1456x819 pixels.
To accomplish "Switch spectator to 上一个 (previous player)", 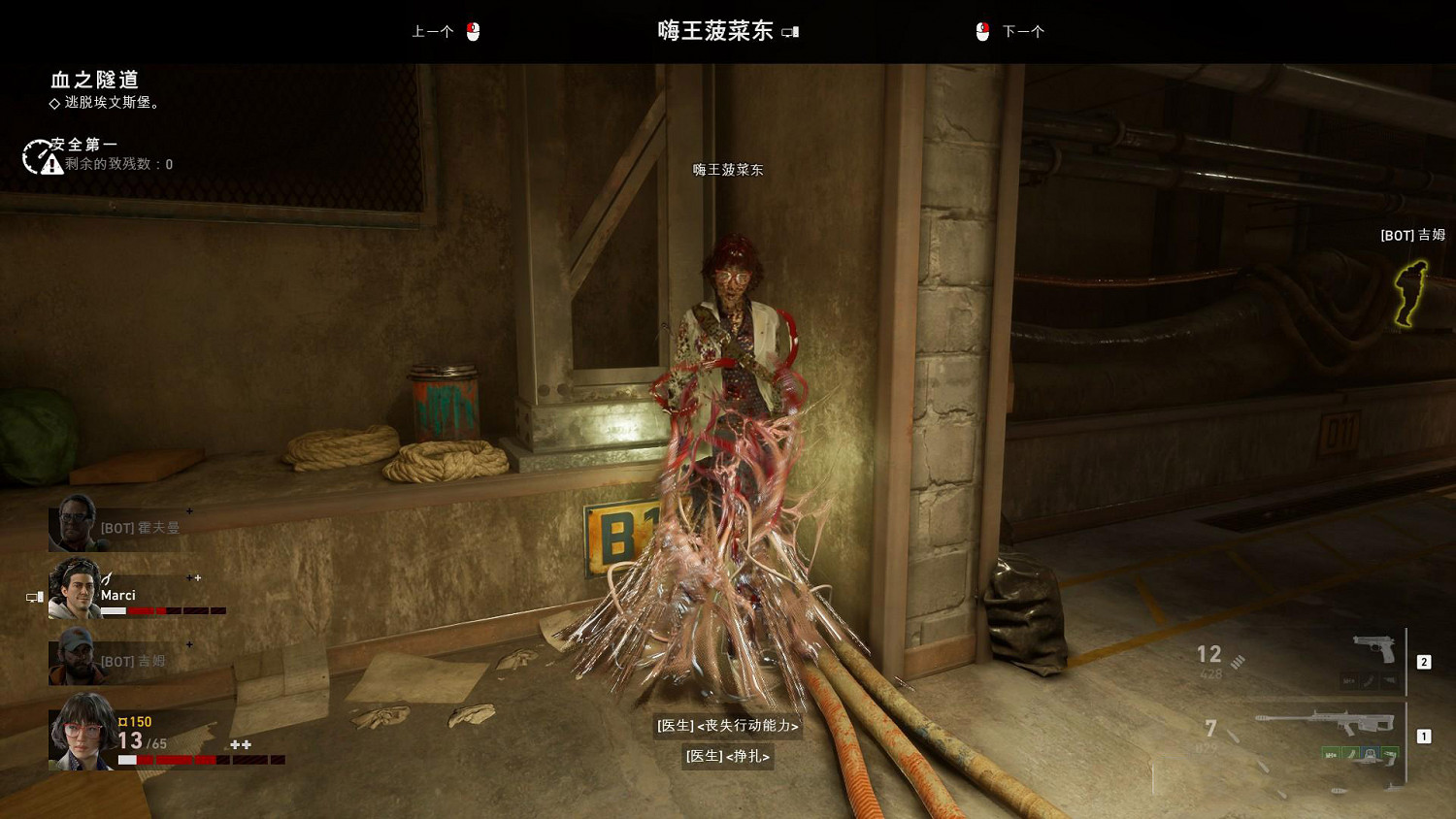I will (430, 31).
